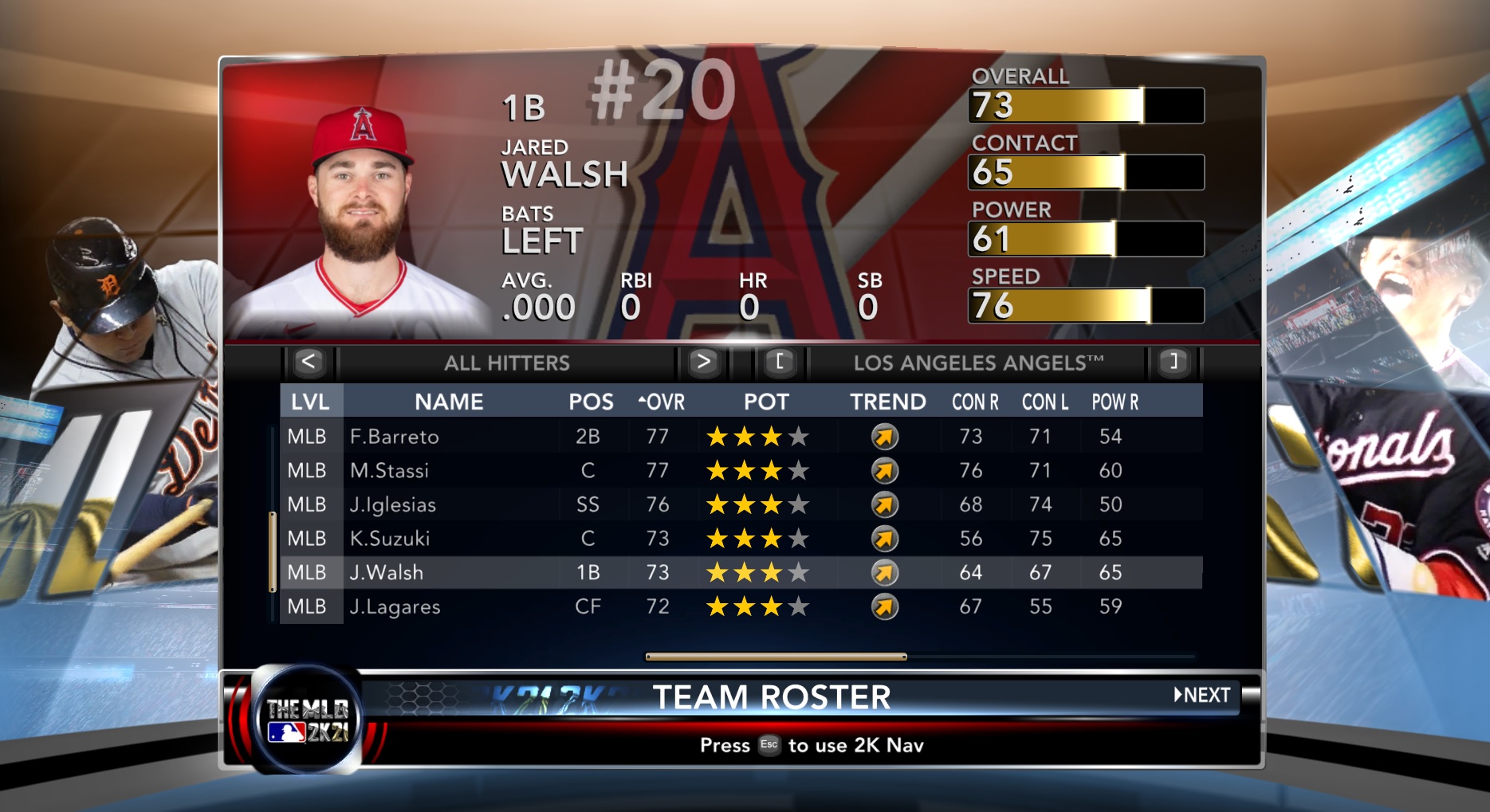The height and width of the screenshot is (812, 1490).
Task: Select J.Iglesias shortstop row
Action: click(392, 505)
